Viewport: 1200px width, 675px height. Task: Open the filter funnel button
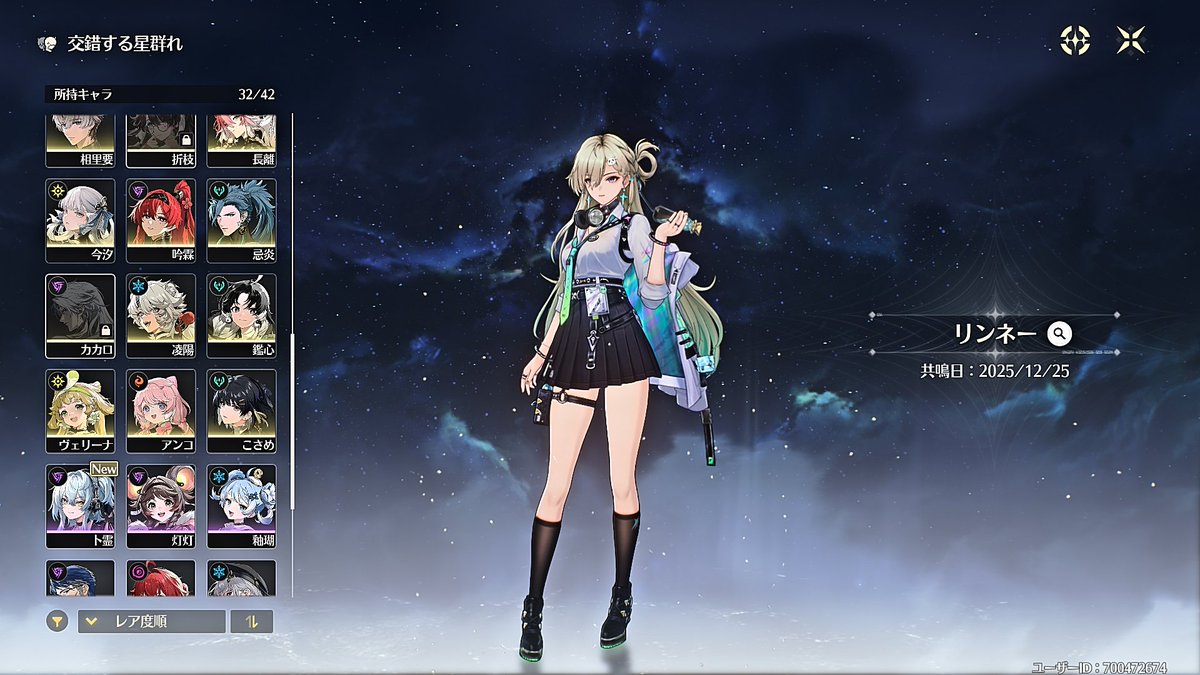tap(58, 621)
